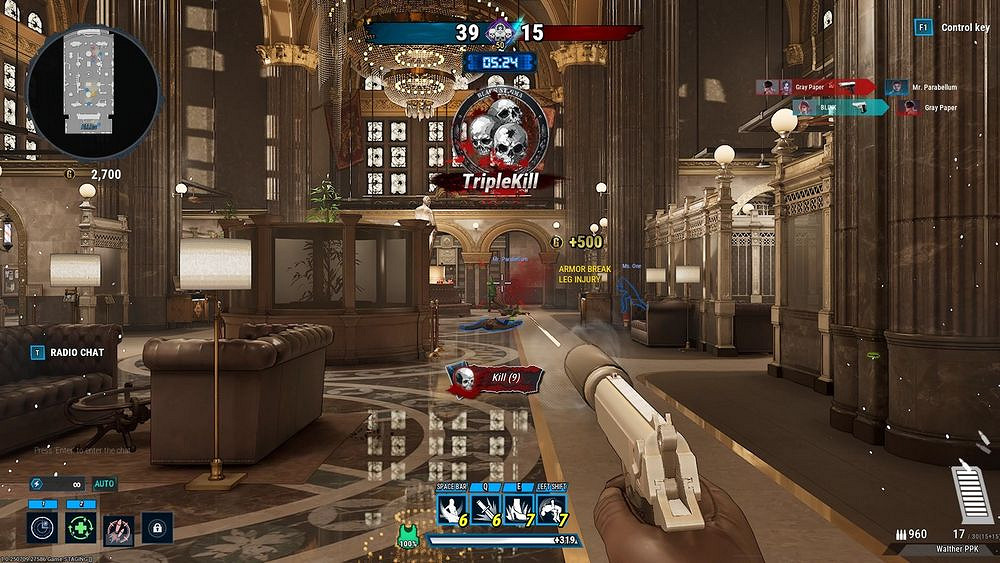Screen dimensions: 1000x563
Task: Trigger the stomp kick skill icon
Action: pyautogui.click(x=517, y=510)
